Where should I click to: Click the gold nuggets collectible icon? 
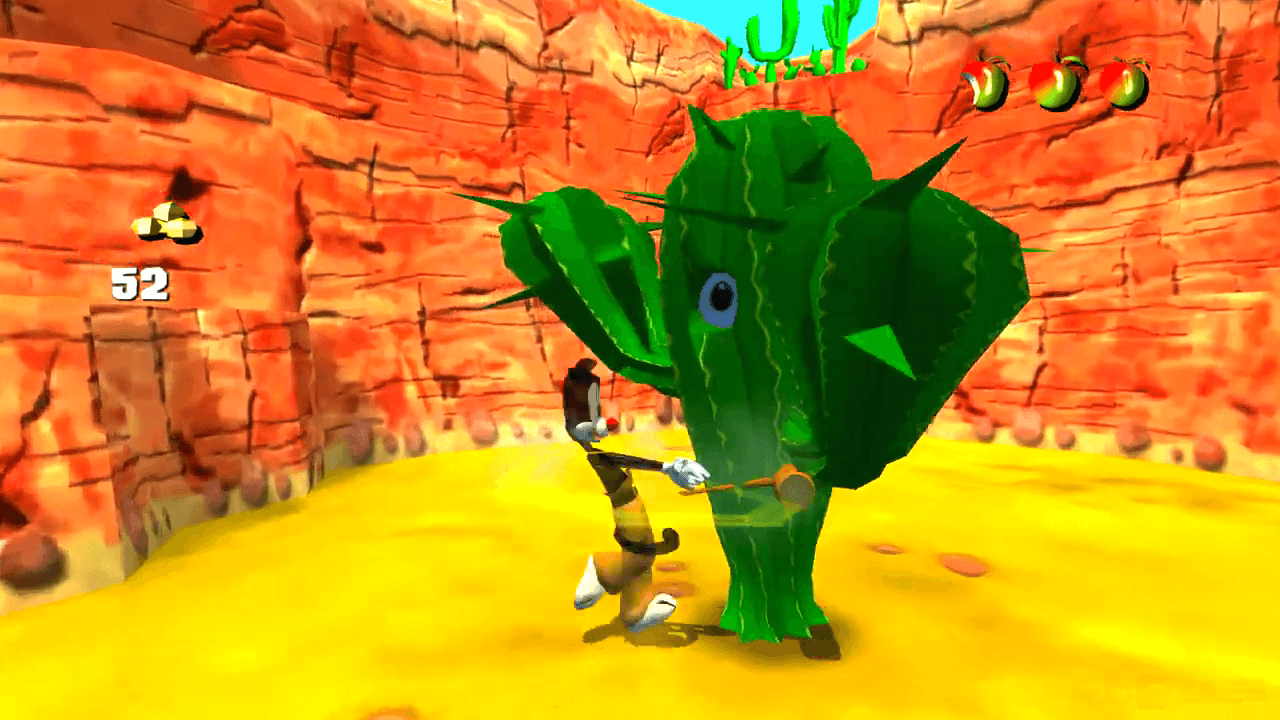coord(167,223)
